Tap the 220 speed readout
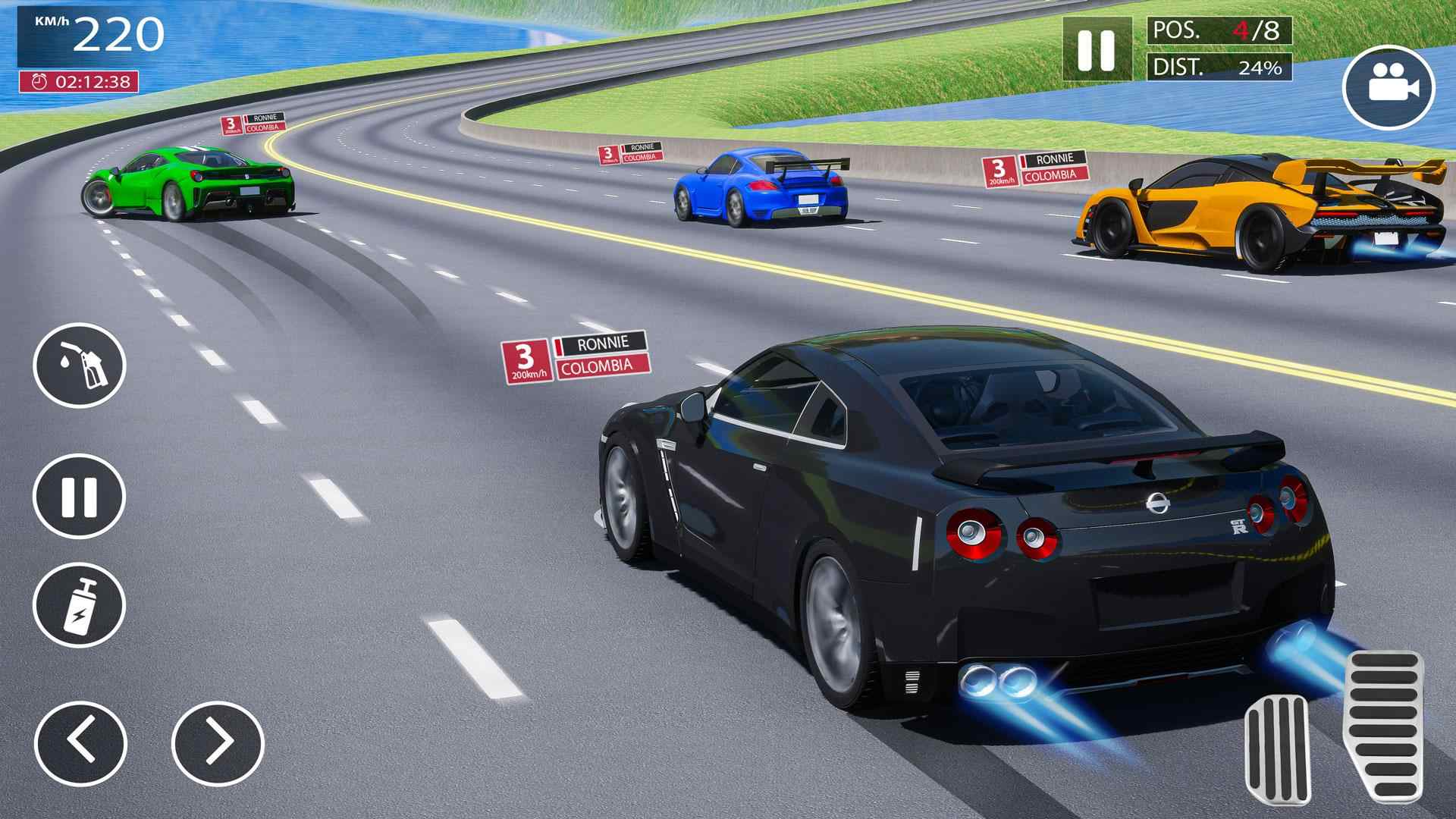 pyautogui.click(x=121, y=34)
